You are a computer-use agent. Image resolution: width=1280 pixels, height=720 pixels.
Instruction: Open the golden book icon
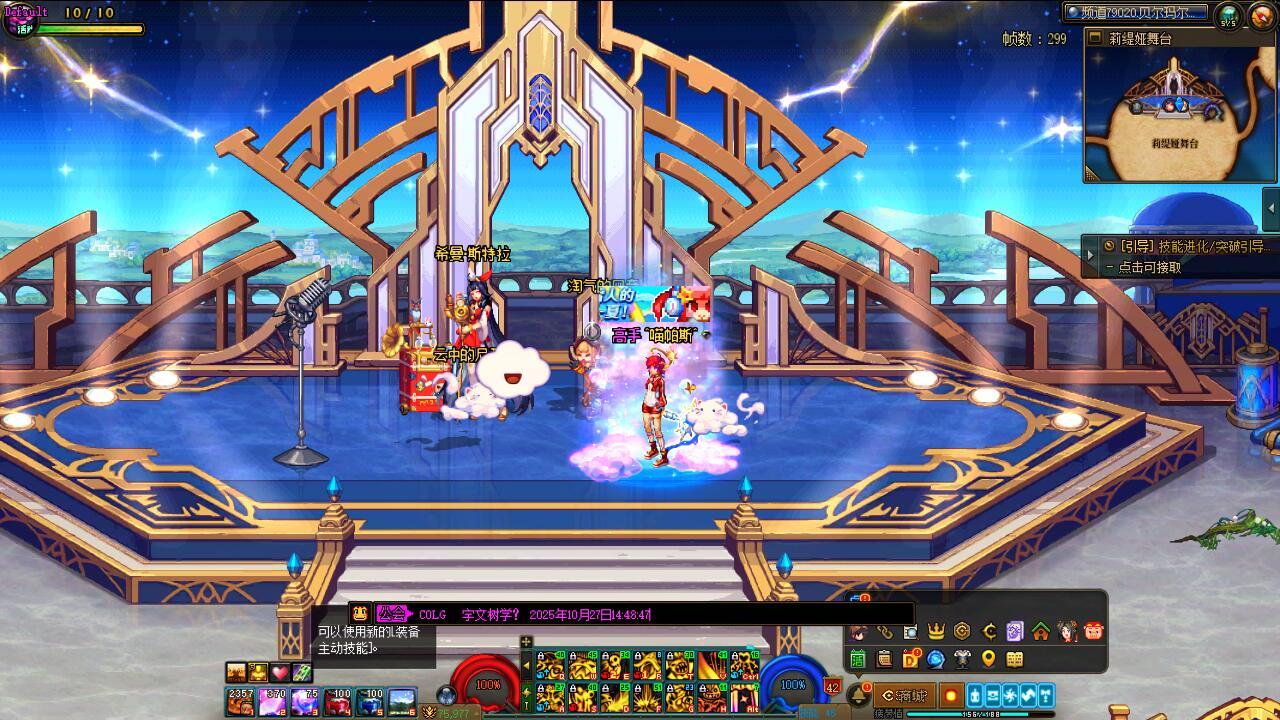point(1015,659)
